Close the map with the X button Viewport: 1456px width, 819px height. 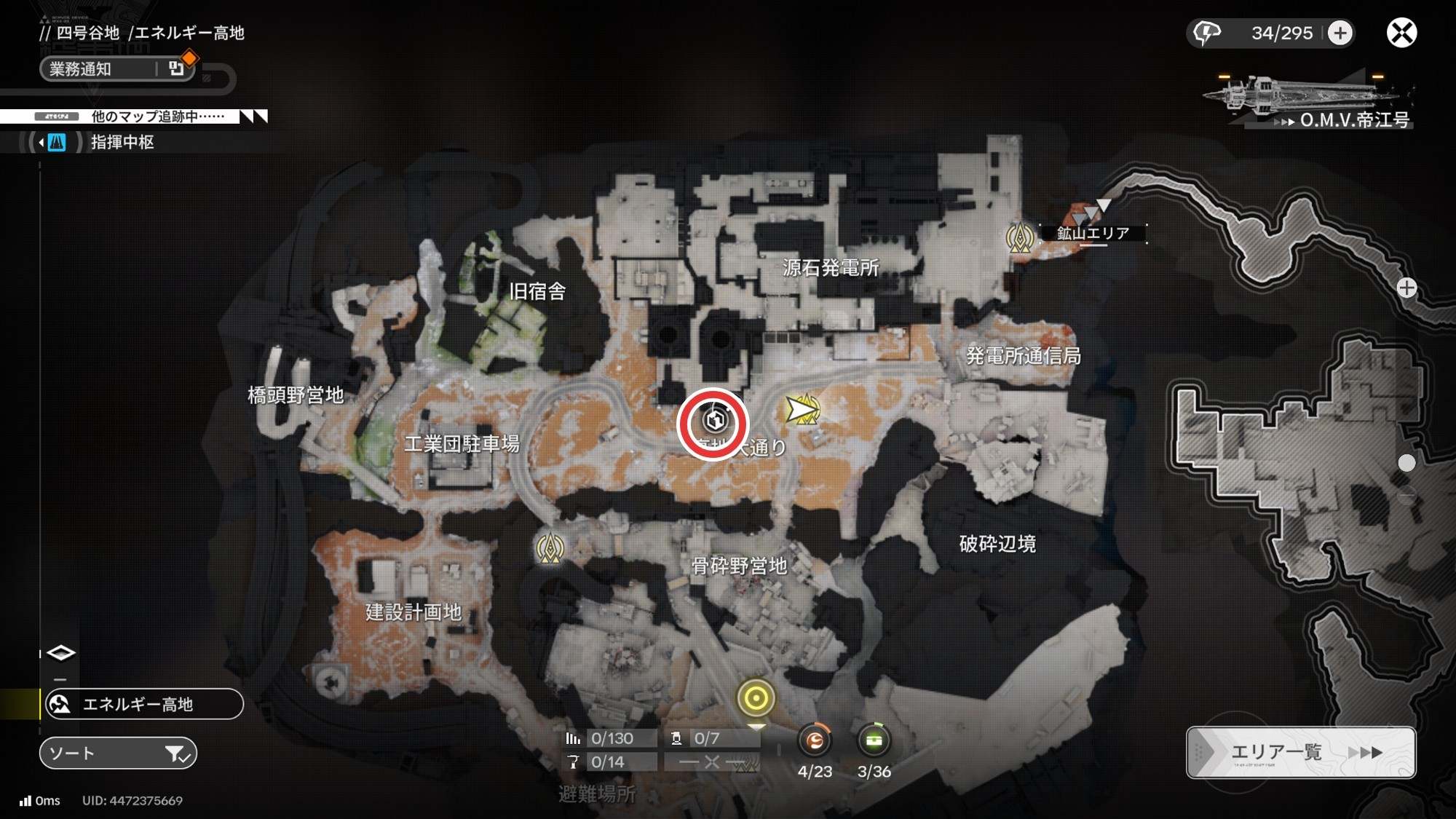point(1401,33)
